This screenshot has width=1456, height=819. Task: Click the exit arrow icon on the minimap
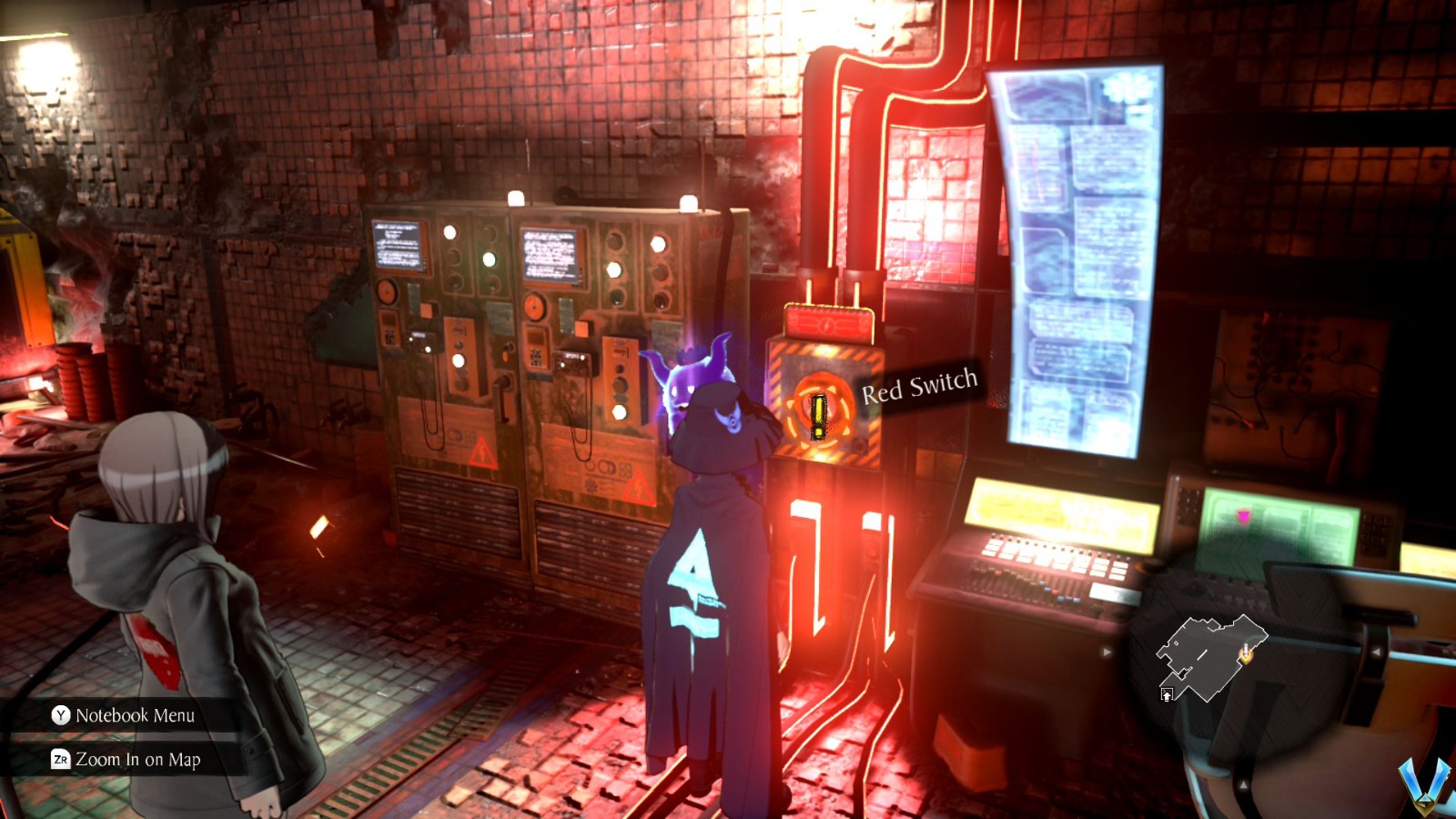pos(1167,694)
